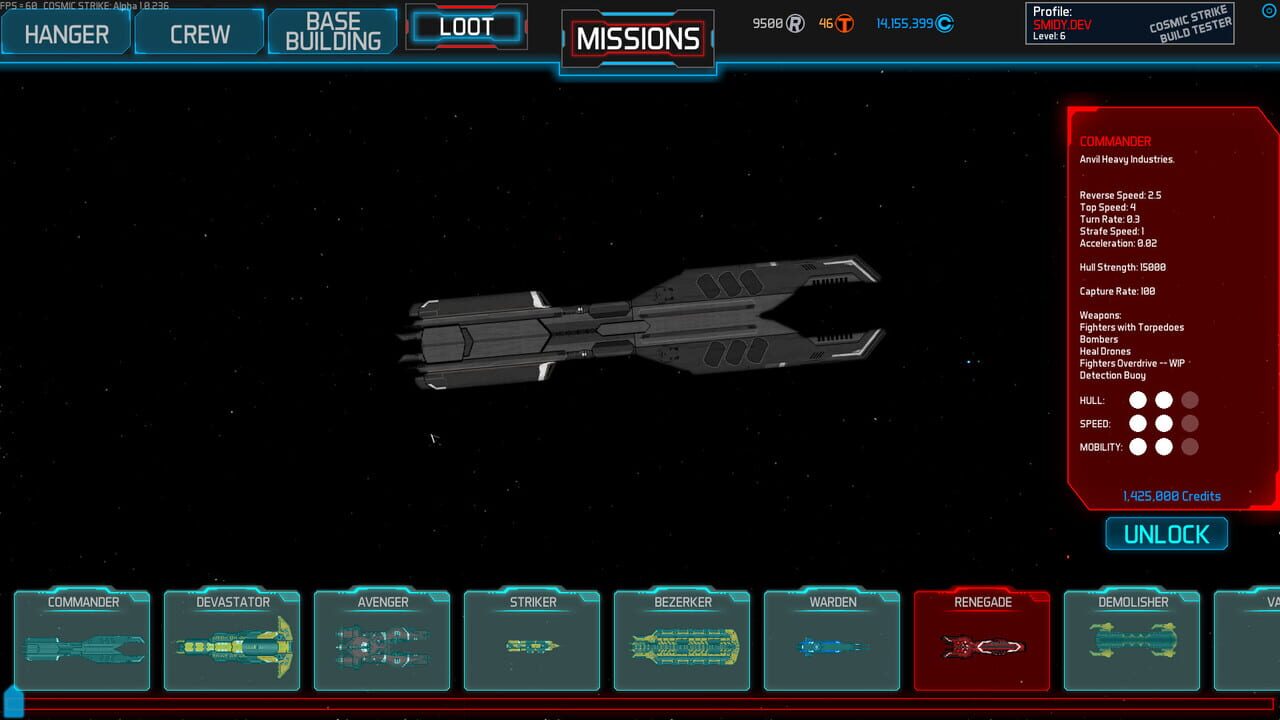Image resolution: width=1280 pixels, height=720 pixels.
Task: Toggle the third SPEED rating dot
Action: point(1189,423)
